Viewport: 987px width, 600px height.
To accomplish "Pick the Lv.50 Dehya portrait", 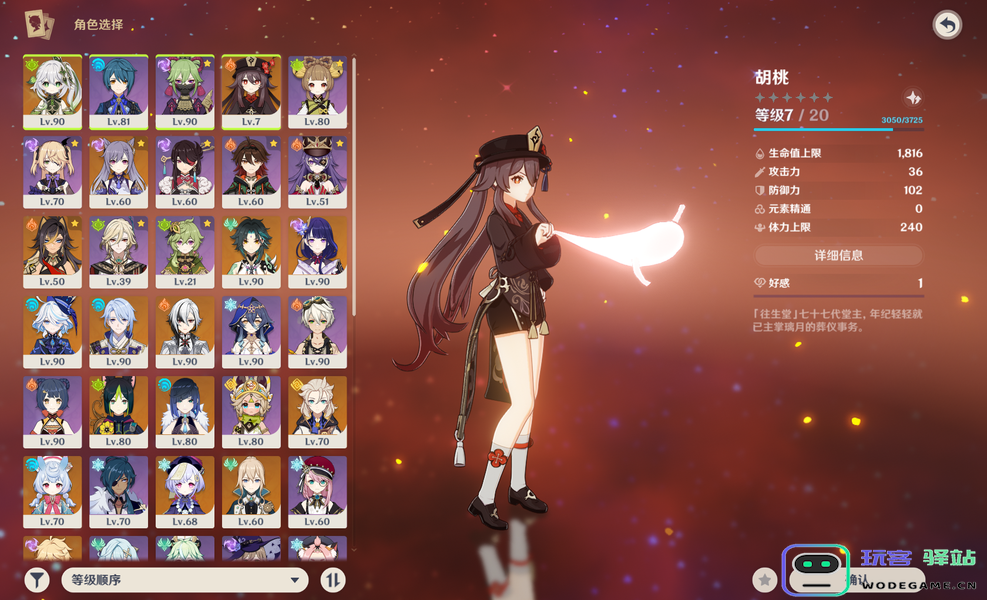I will tap(52, 252).
